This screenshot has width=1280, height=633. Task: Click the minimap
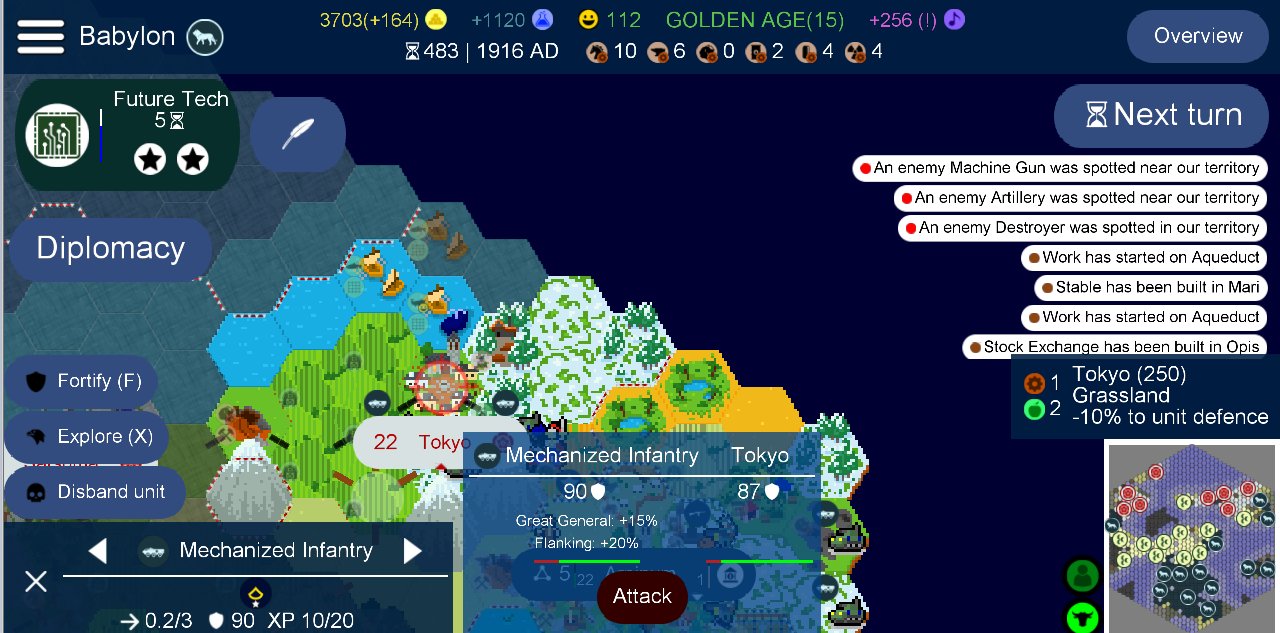coord(1190,538)
